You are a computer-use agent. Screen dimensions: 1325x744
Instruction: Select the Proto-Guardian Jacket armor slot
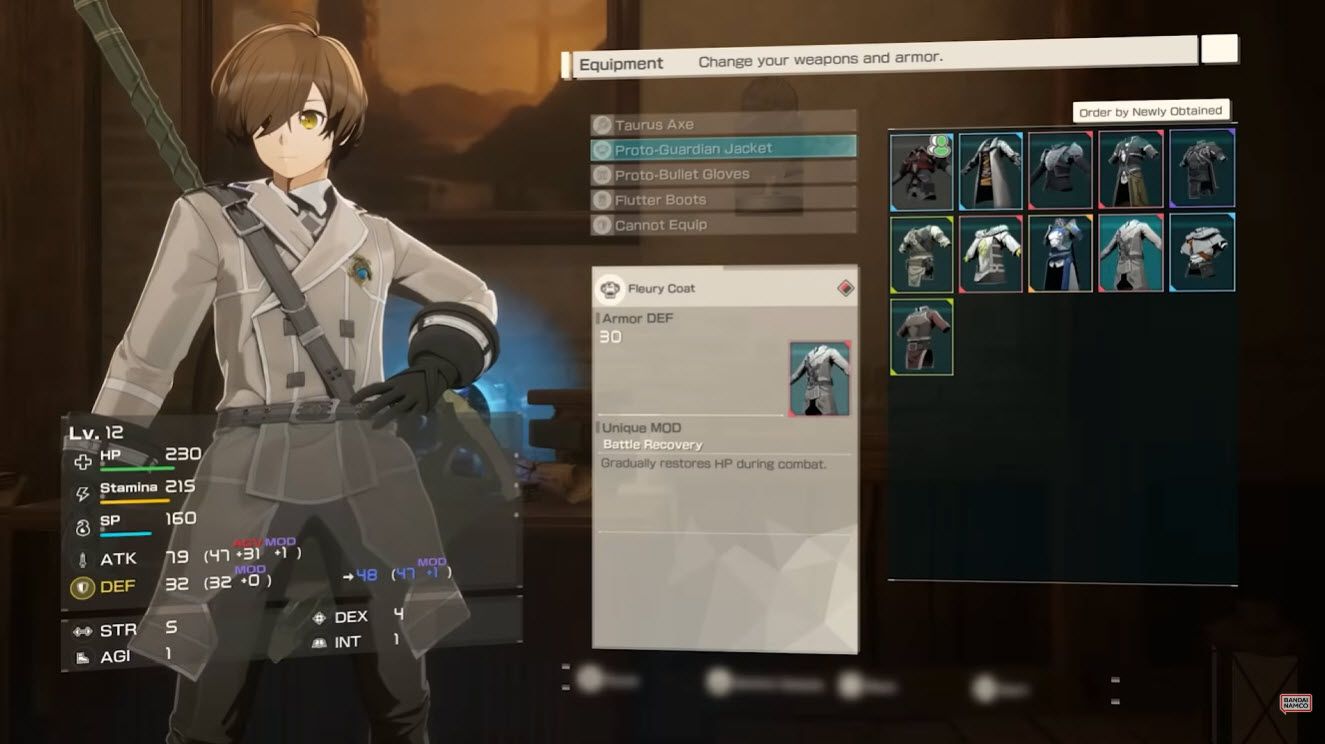tap(722, 149)
